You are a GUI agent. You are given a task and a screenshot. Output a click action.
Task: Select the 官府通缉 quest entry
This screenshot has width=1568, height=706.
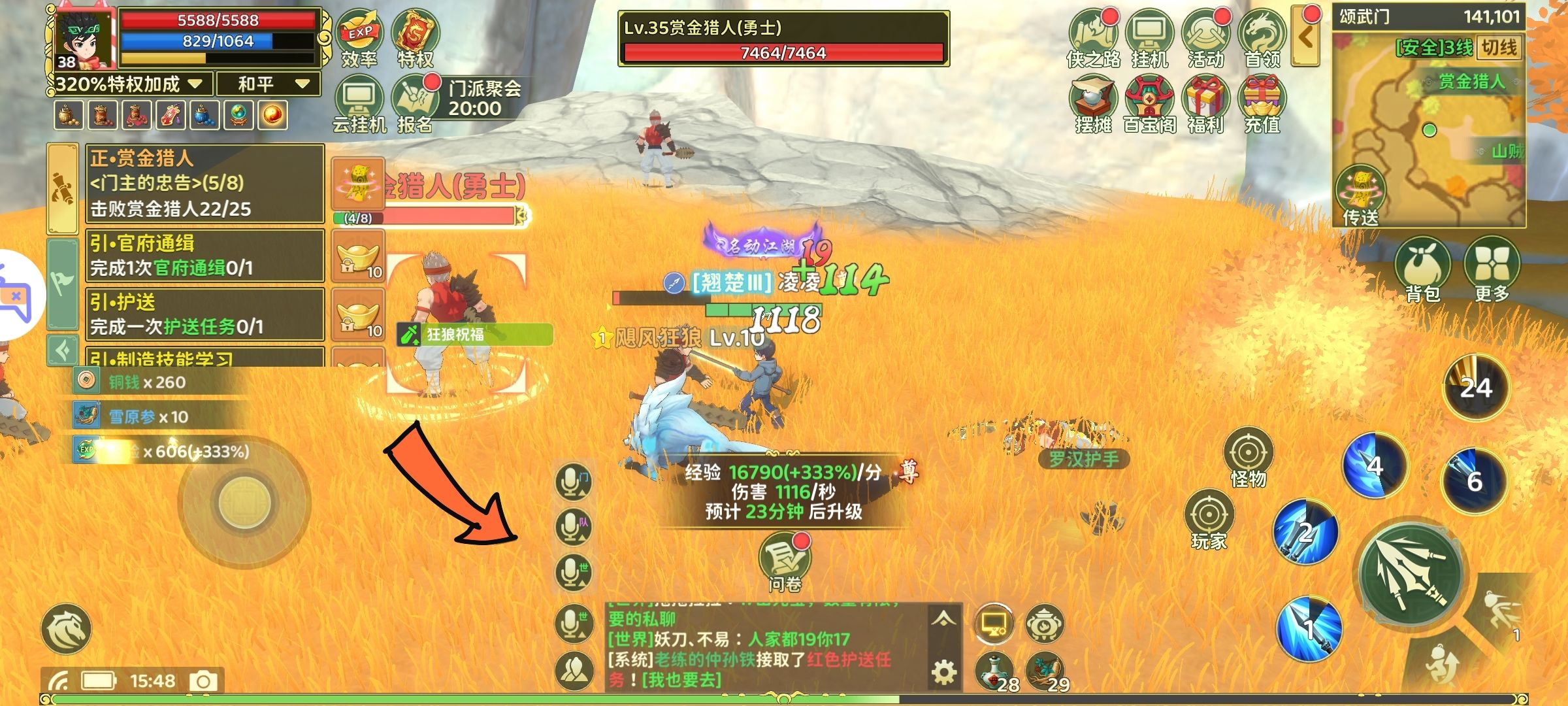point(205,255)
